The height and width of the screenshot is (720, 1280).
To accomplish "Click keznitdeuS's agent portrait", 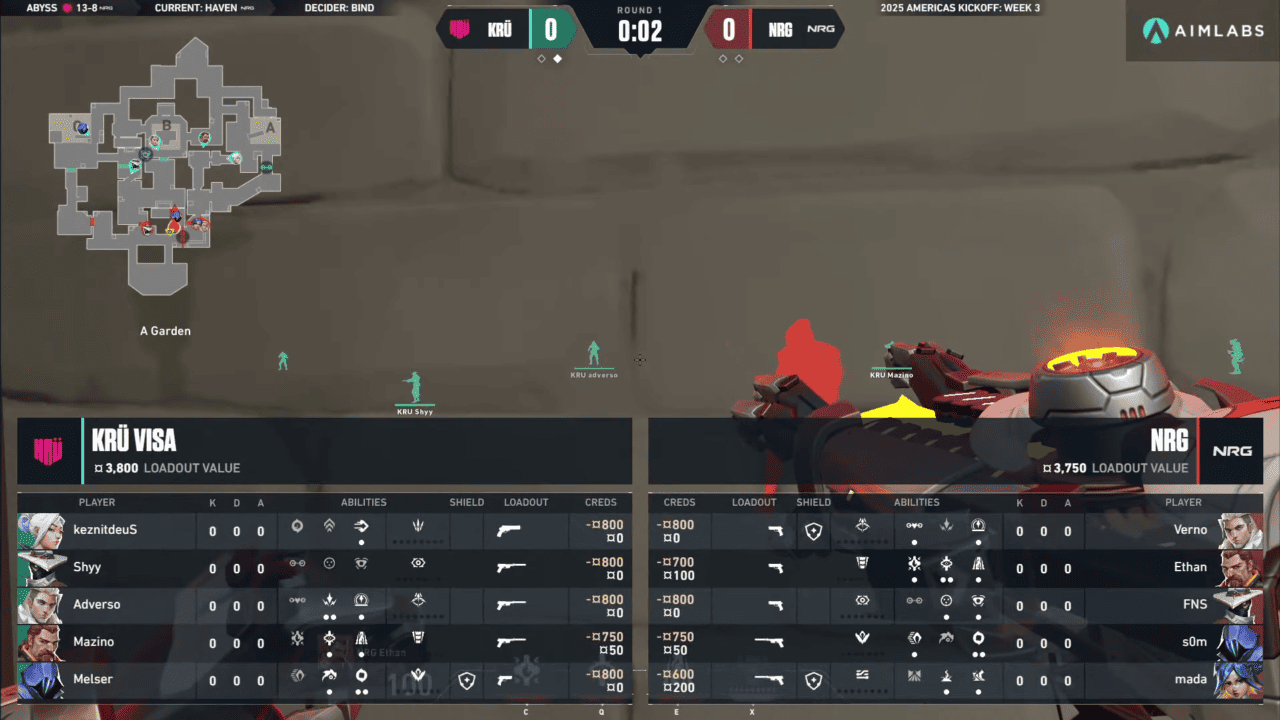I will pyautogui.click(x=41, y=530).
